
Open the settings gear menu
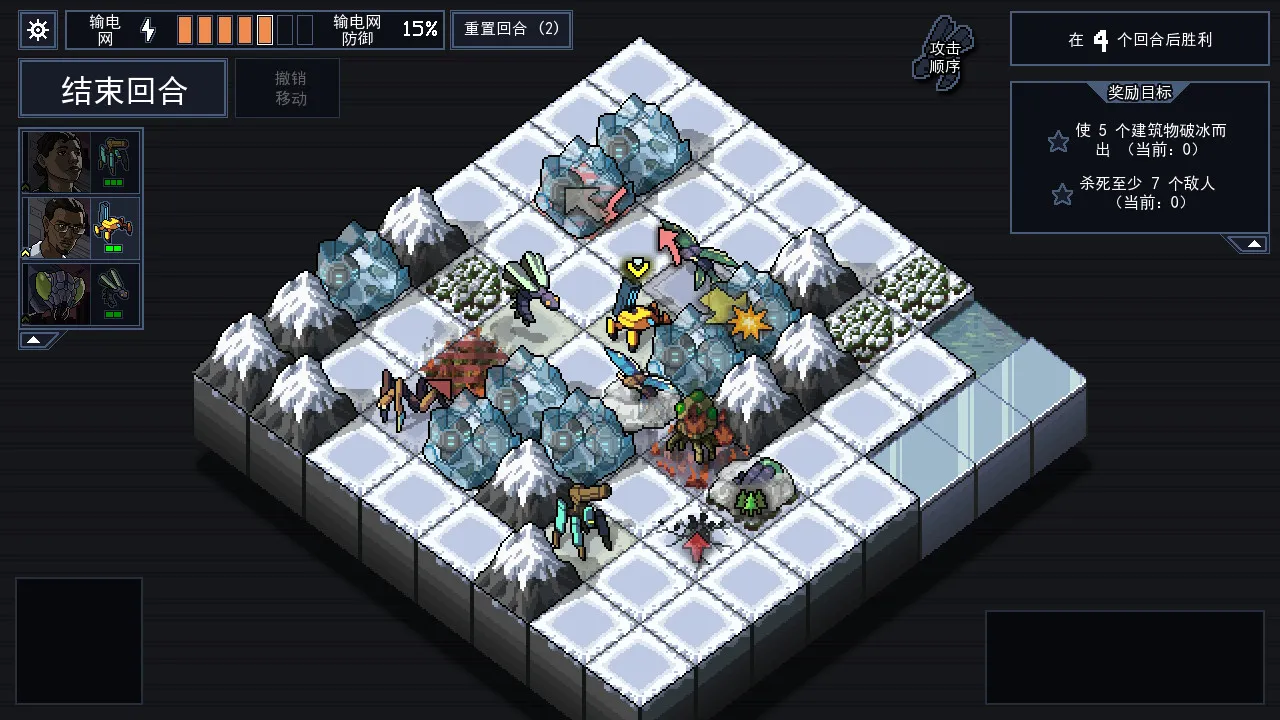[x=38, y=30]
